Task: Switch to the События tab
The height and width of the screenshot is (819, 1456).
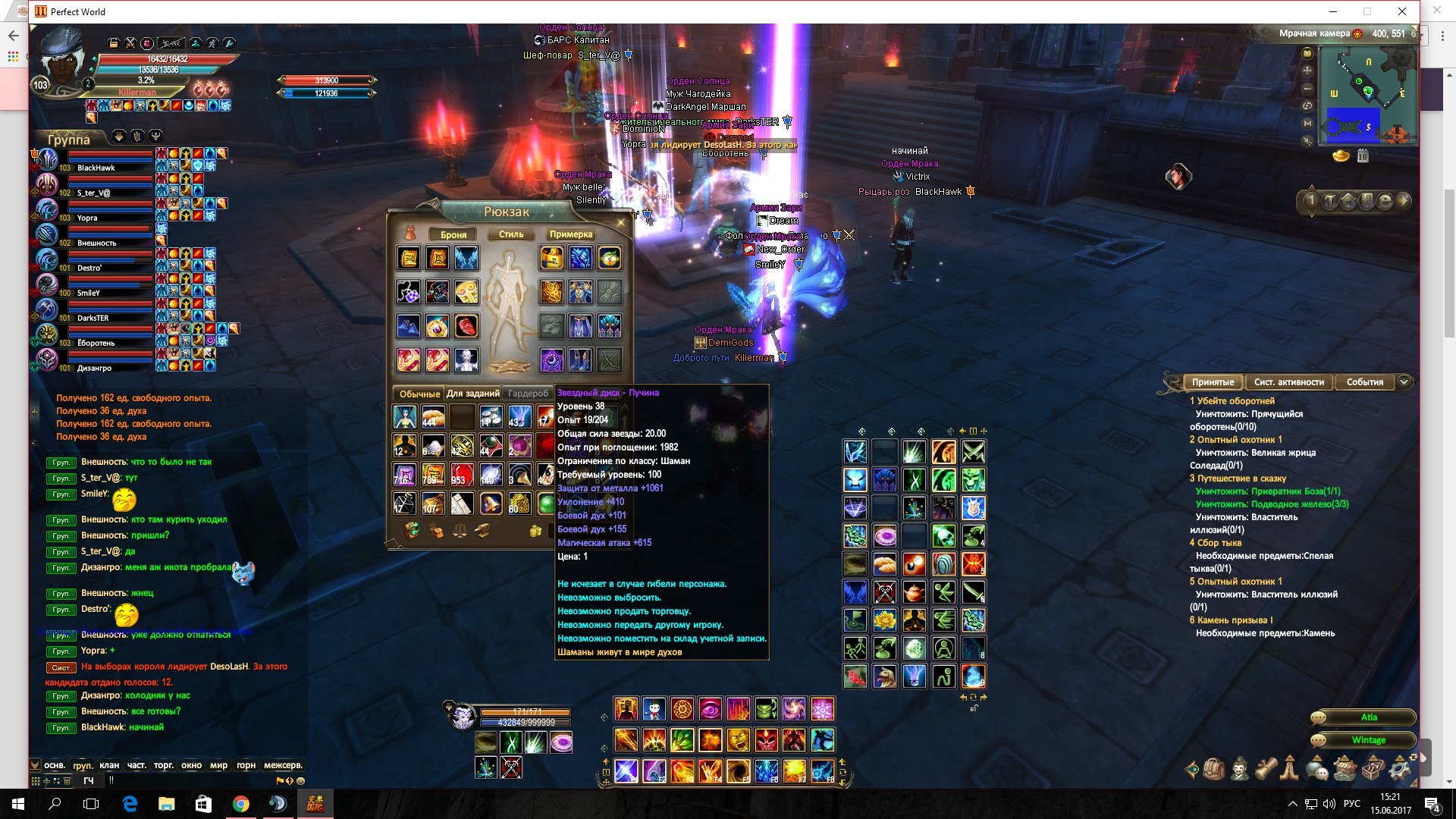Action: (1364, 382)
